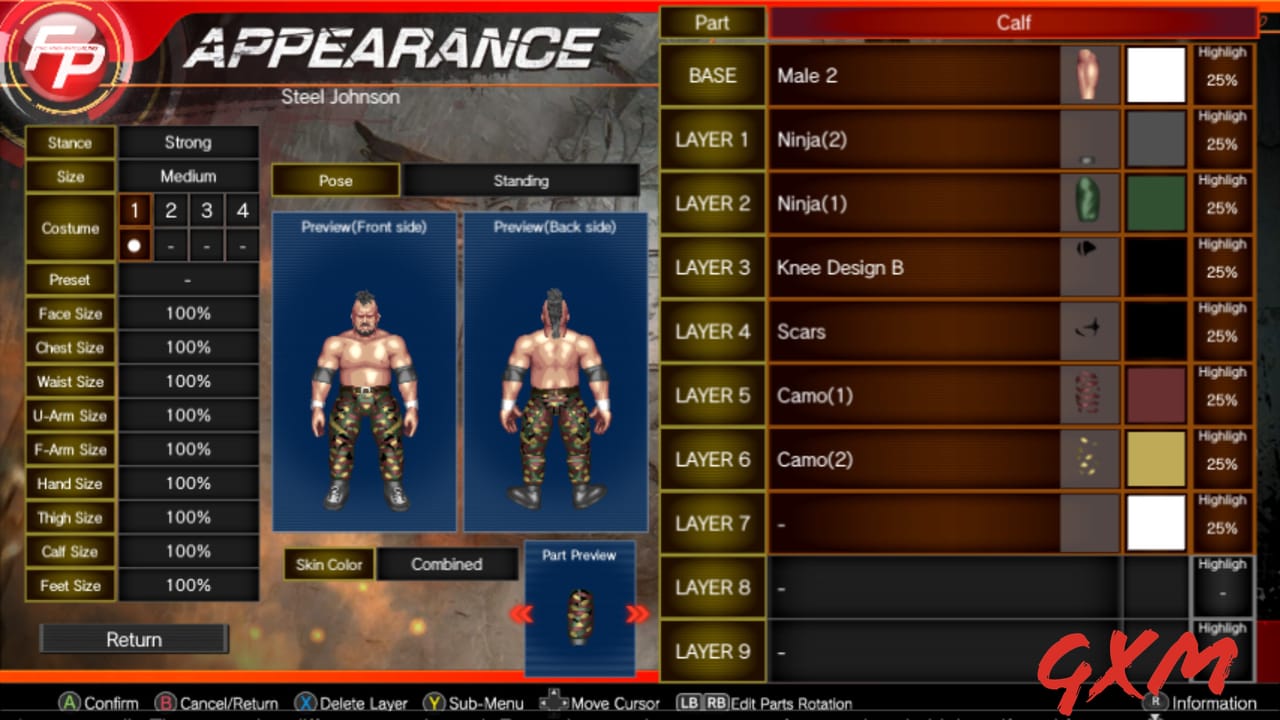Open the green color swatch for Ninja(1)
1280x720 pixels.
(x=1156, y=203)
